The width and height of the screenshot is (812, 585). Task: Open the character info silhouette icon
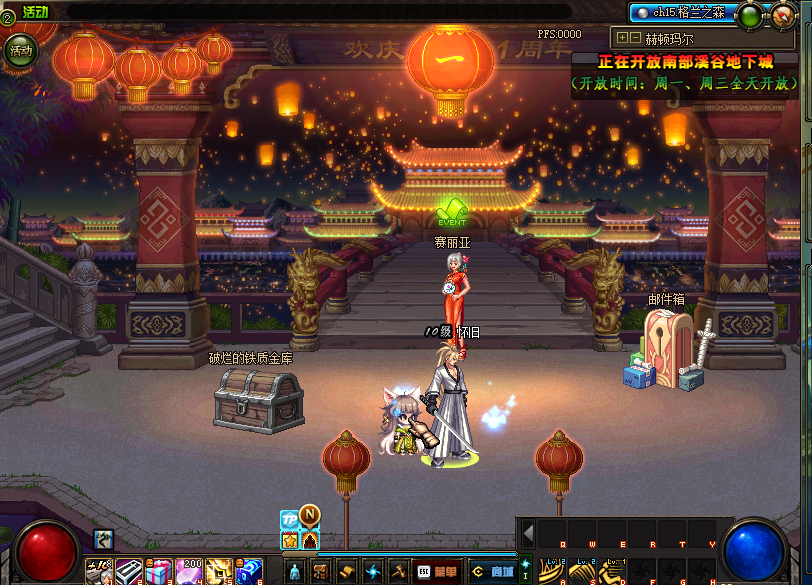click(295, 571)
